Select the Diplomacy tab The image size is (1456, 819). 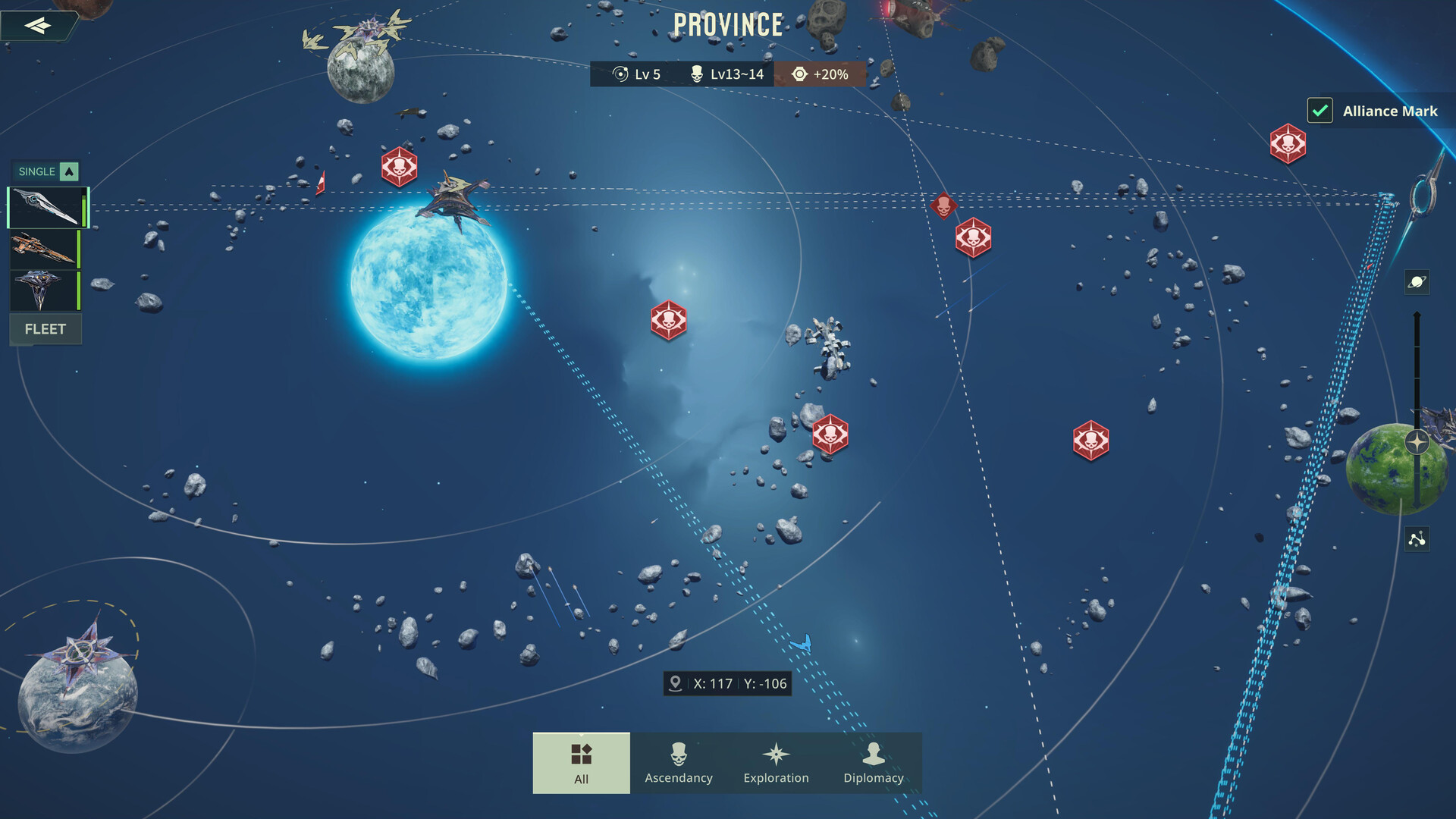pos(874,763)
